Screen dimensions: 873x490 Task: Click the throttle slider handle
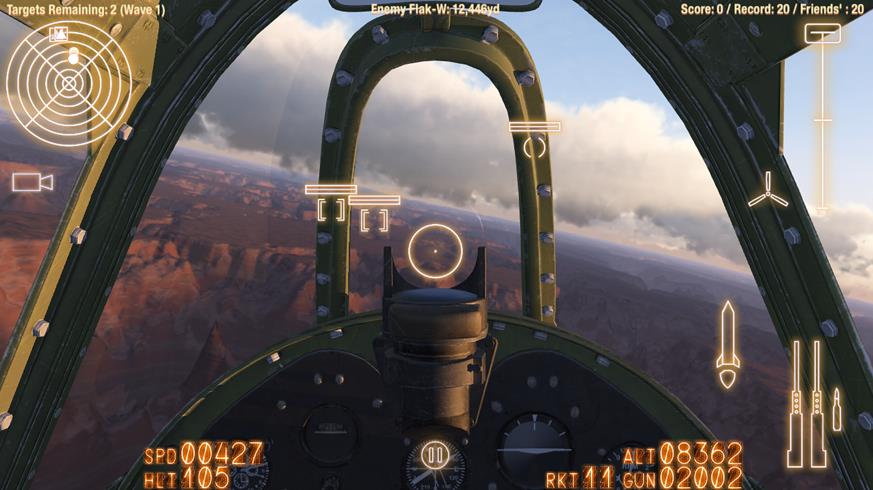(x=822, y=33)
